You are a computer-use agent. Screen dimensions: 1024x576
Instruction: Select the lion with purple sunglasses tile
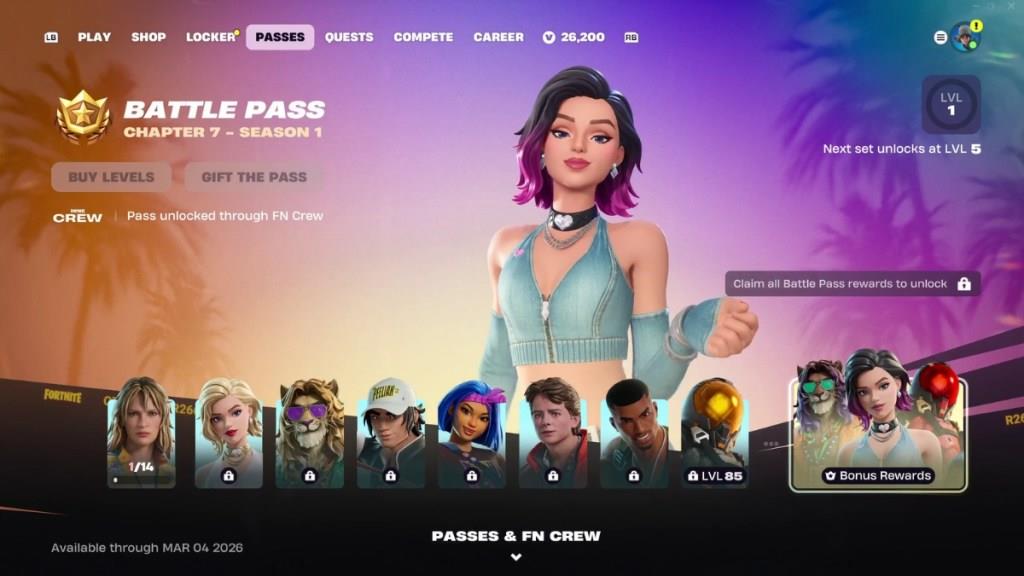tap(309, 432)
